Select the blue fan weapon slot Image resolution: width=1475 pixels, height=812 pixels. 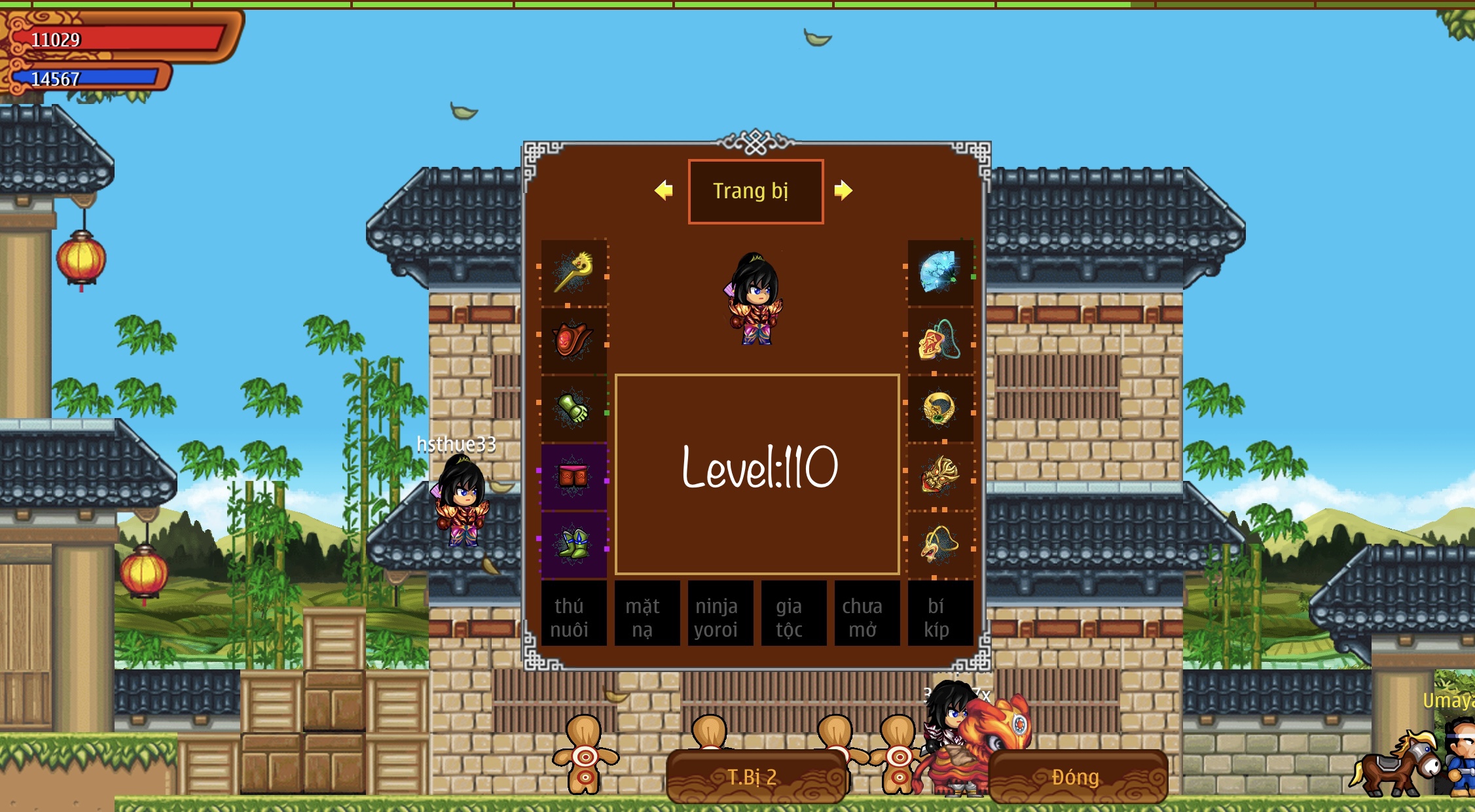[x=940, y=274]
